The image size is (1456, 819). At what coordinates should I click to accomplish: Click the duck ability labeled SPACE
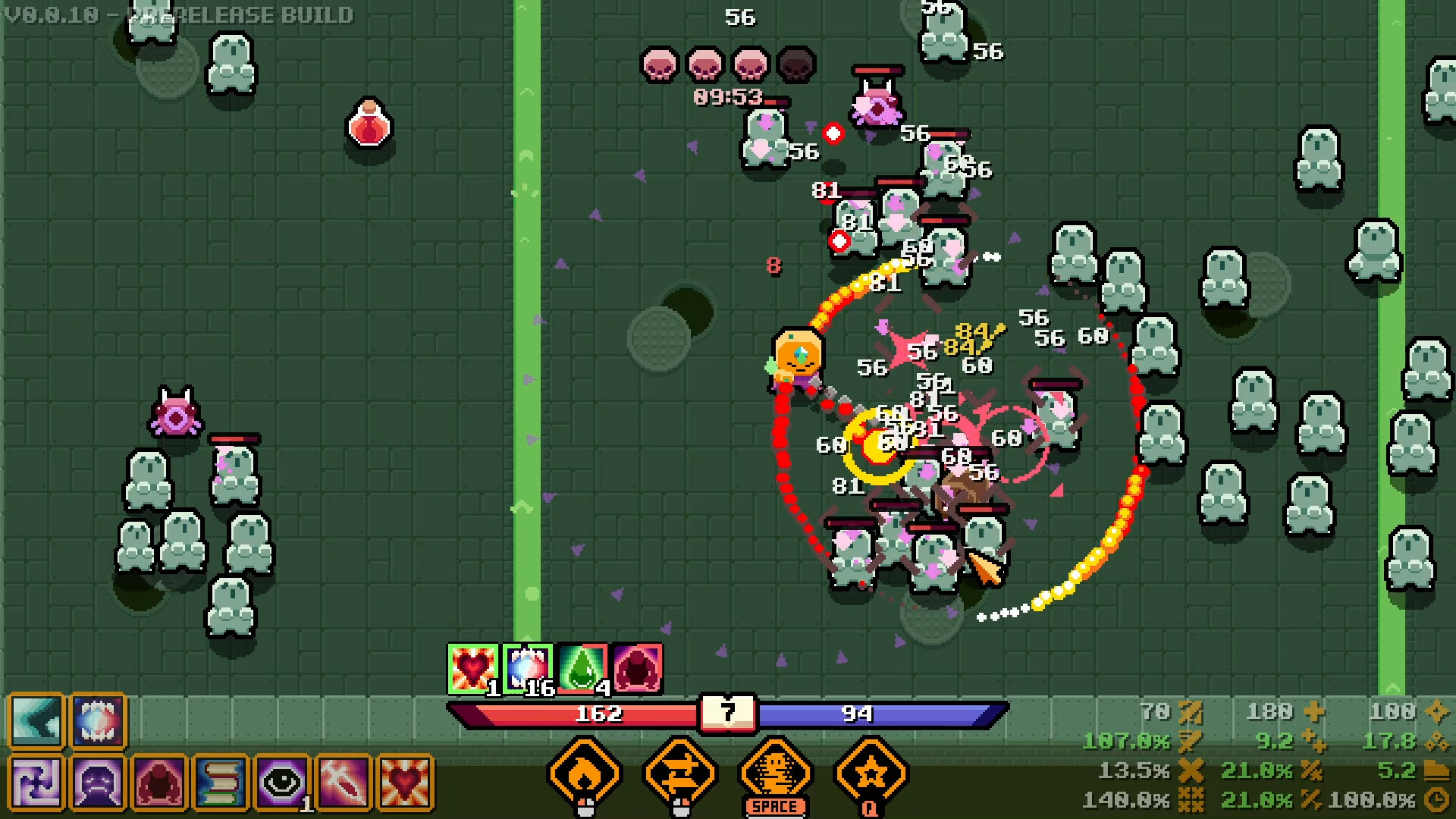[x=777, y=772]
